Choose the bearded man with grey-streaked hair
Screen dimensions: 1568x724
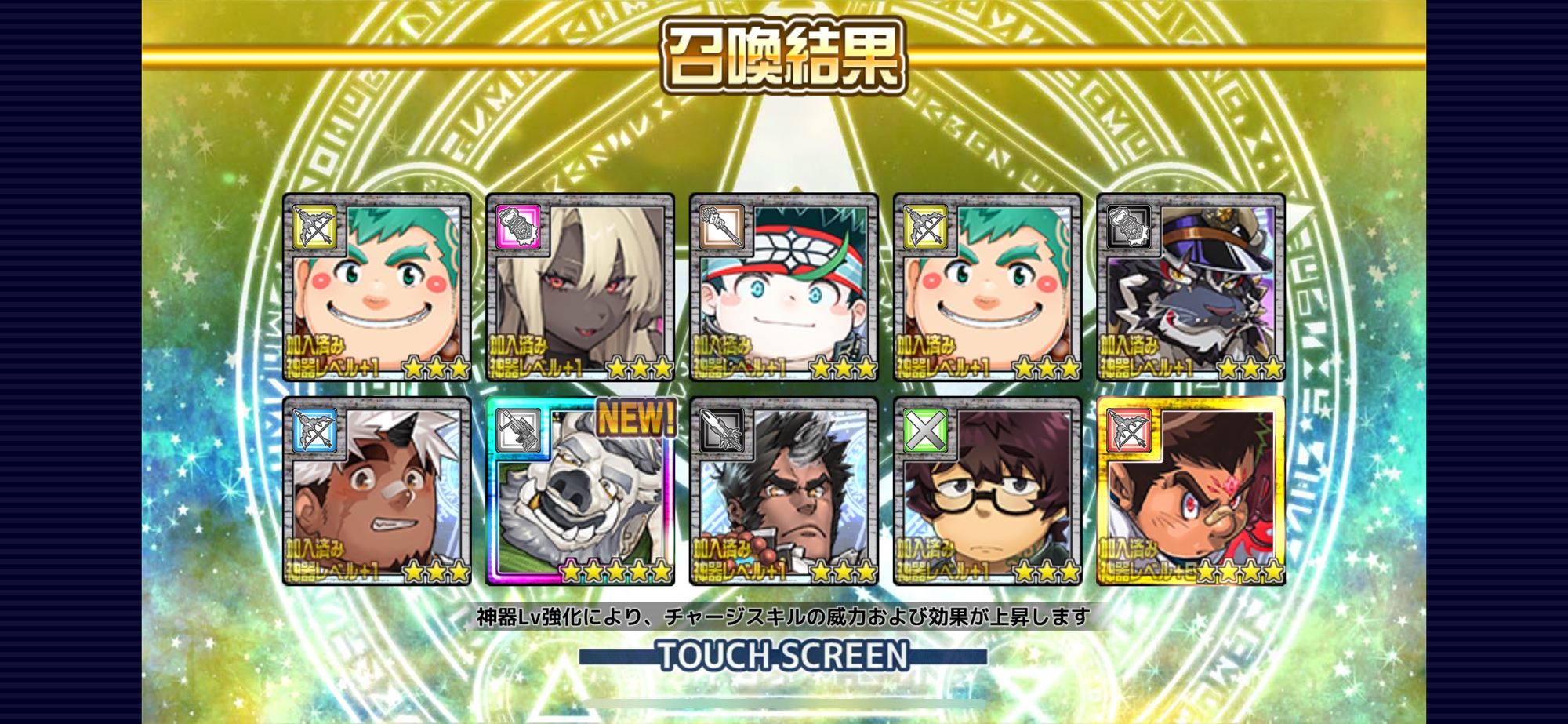coord(783,491)
